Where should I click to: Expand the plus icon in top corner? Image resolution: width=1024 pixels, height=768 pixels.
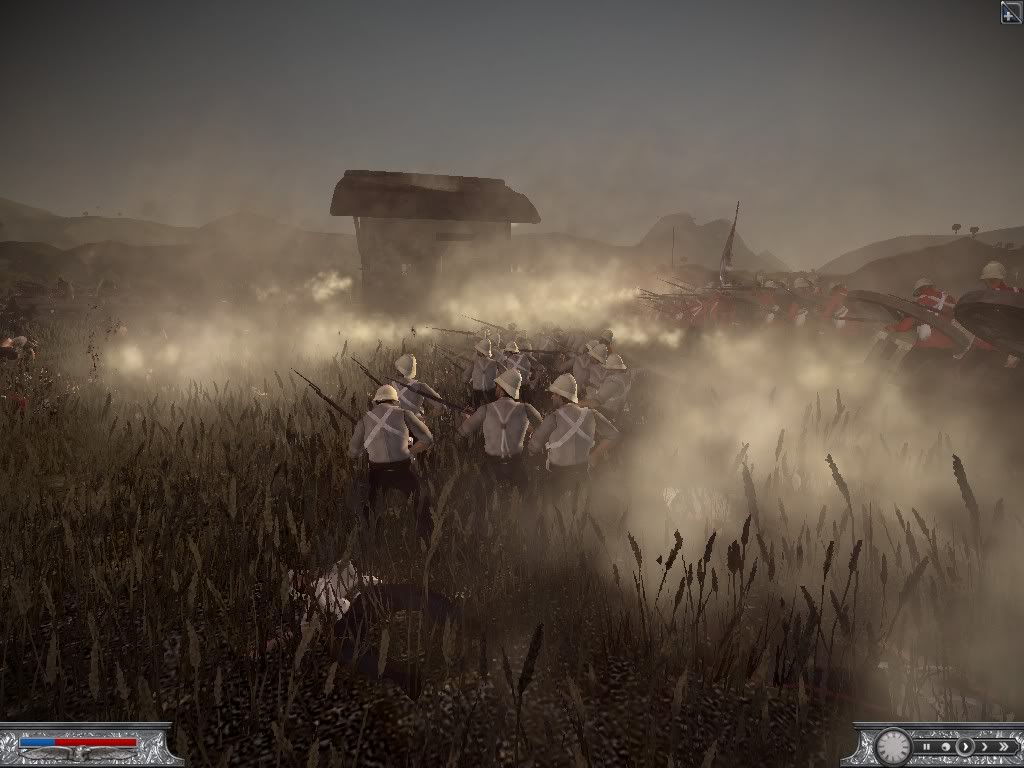tap(1011, 11)
